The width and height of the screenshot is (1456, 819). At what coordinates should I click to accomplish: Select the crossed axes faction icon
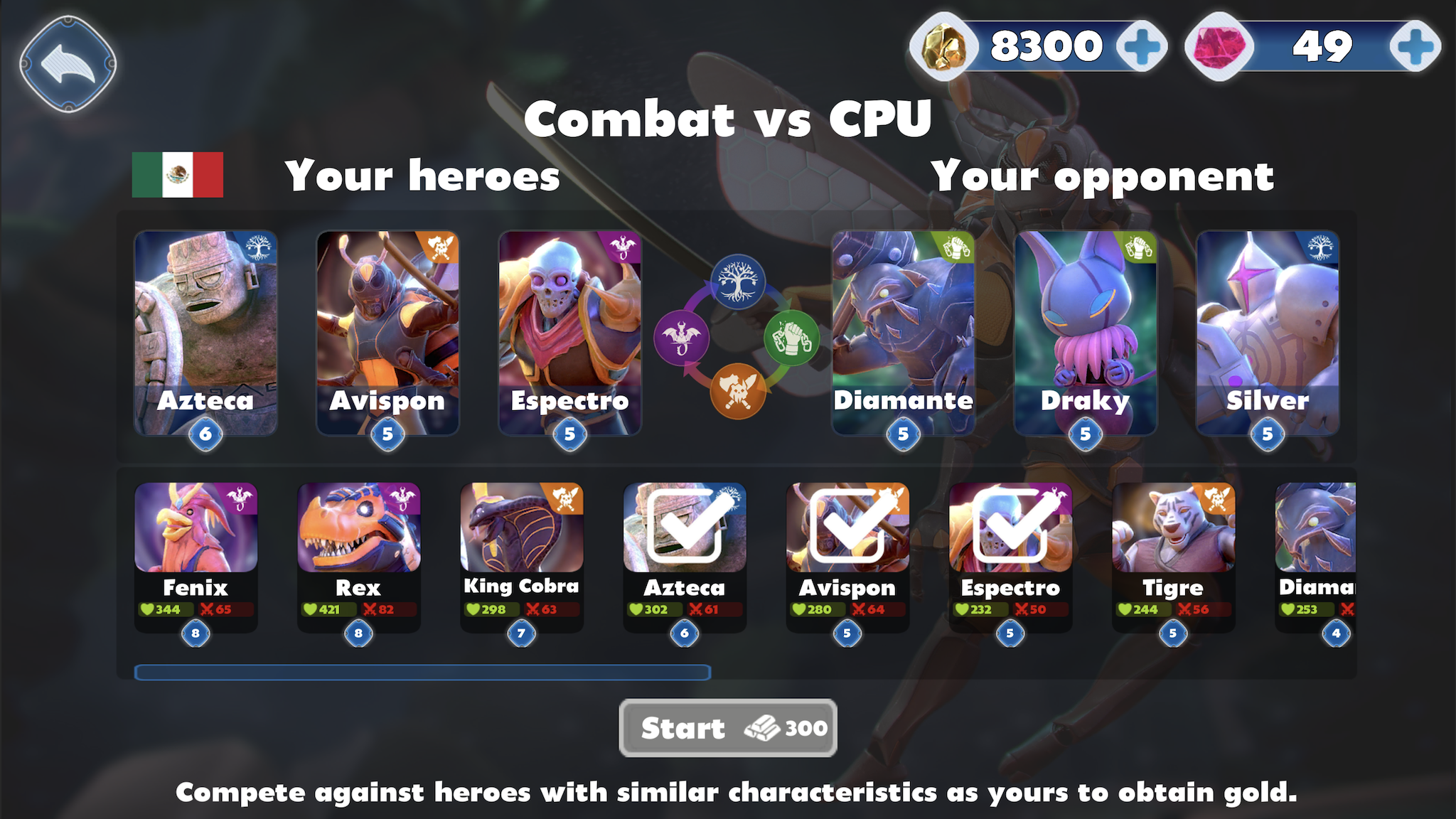coord(739,390)
